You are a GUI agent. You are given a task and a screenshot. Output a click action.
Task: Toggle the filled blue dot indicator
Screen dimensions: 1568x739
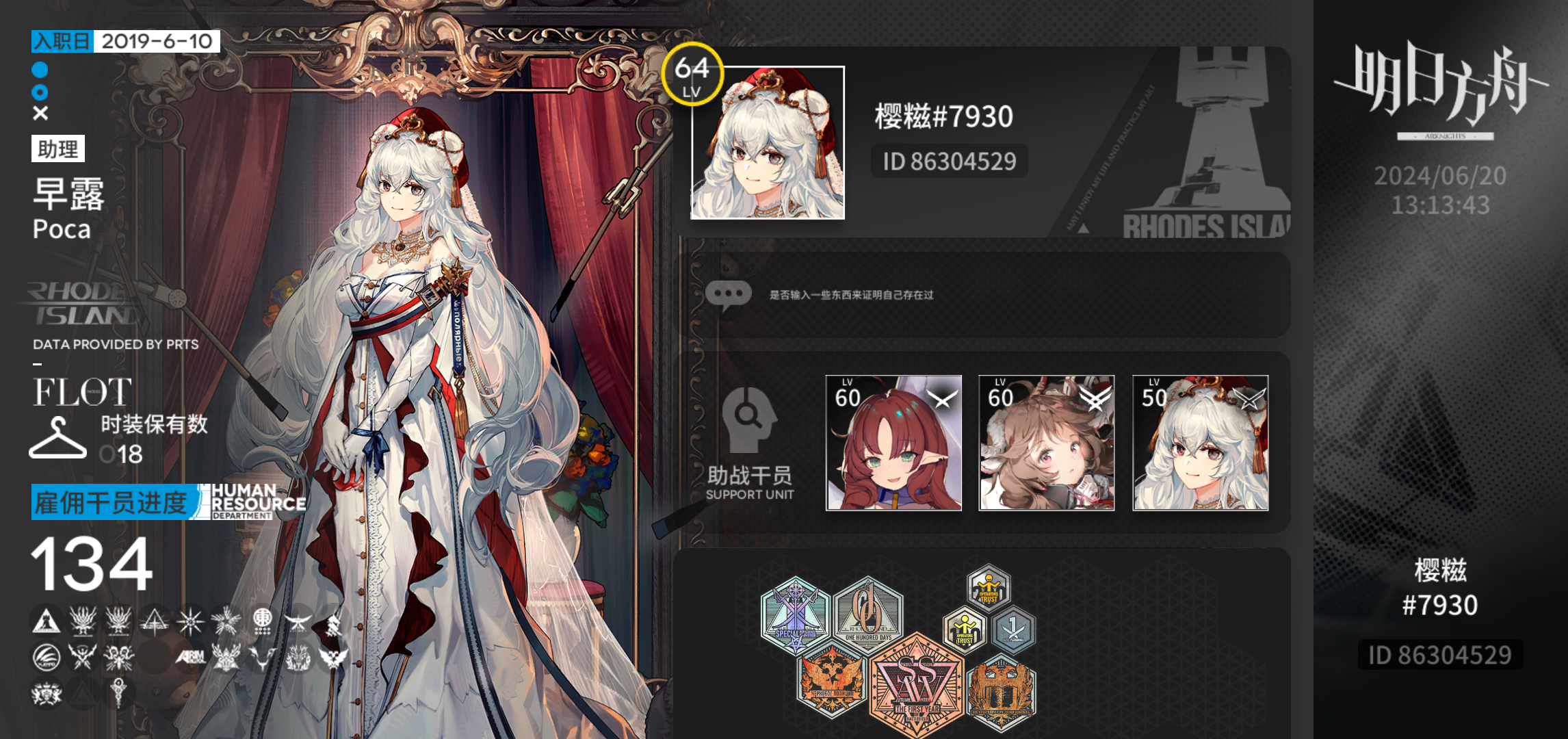click(39, 68)
